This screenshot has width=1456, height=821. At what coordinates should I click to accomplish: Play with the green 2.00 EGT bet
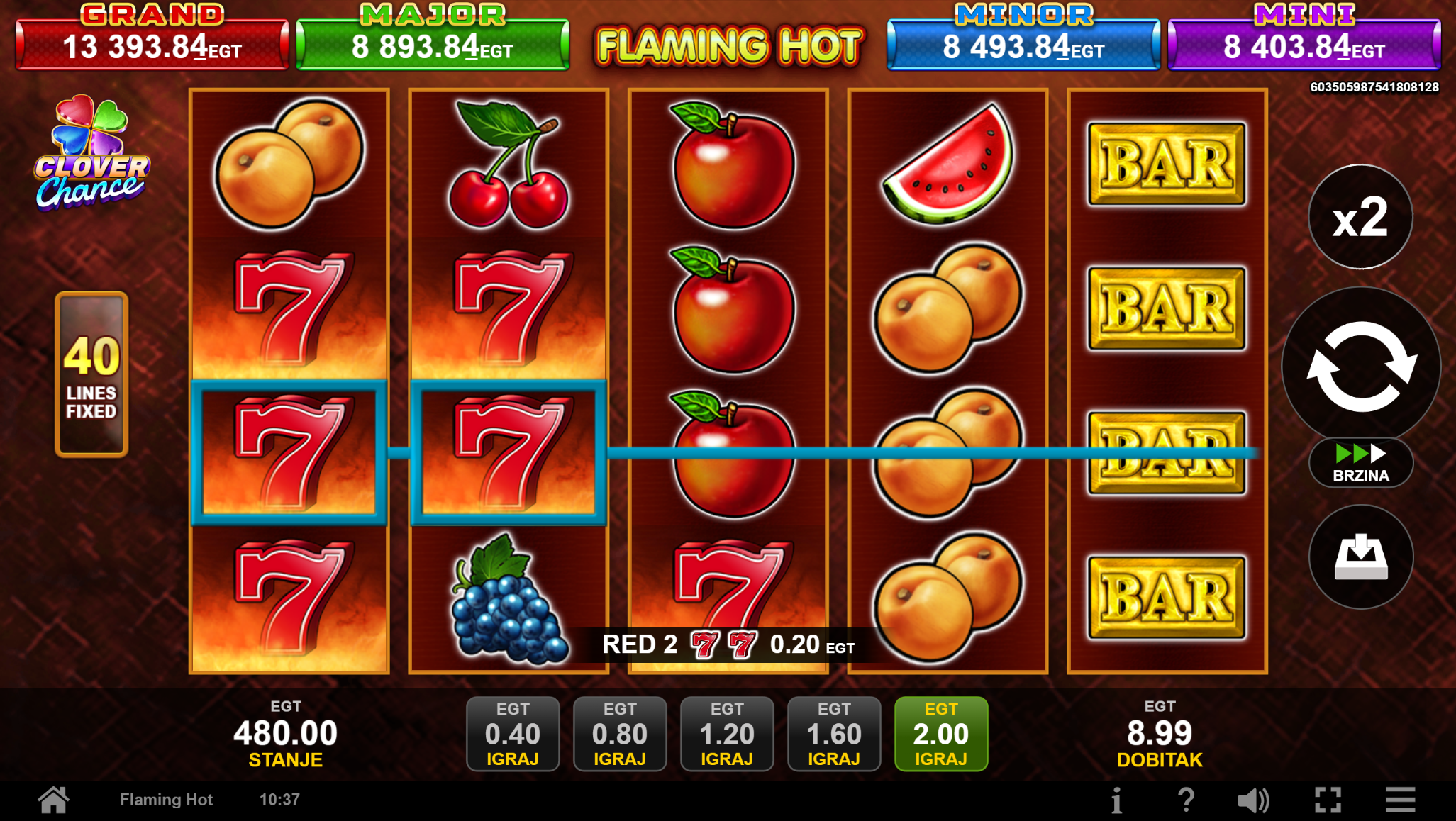click(940, 734)
